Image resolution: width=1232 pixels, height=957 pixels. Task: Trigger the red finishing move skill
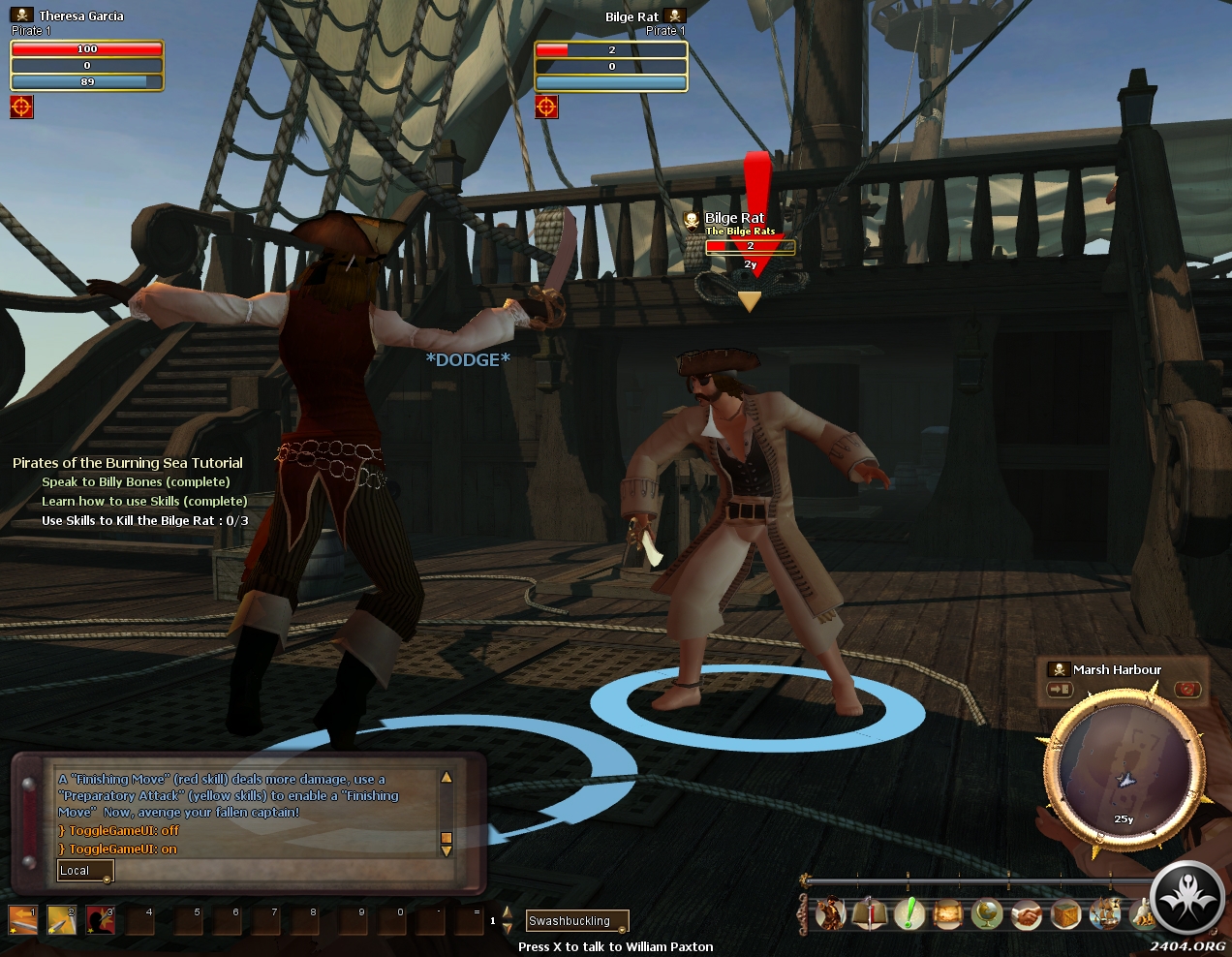pyautogui.click(x=100, y=919)
